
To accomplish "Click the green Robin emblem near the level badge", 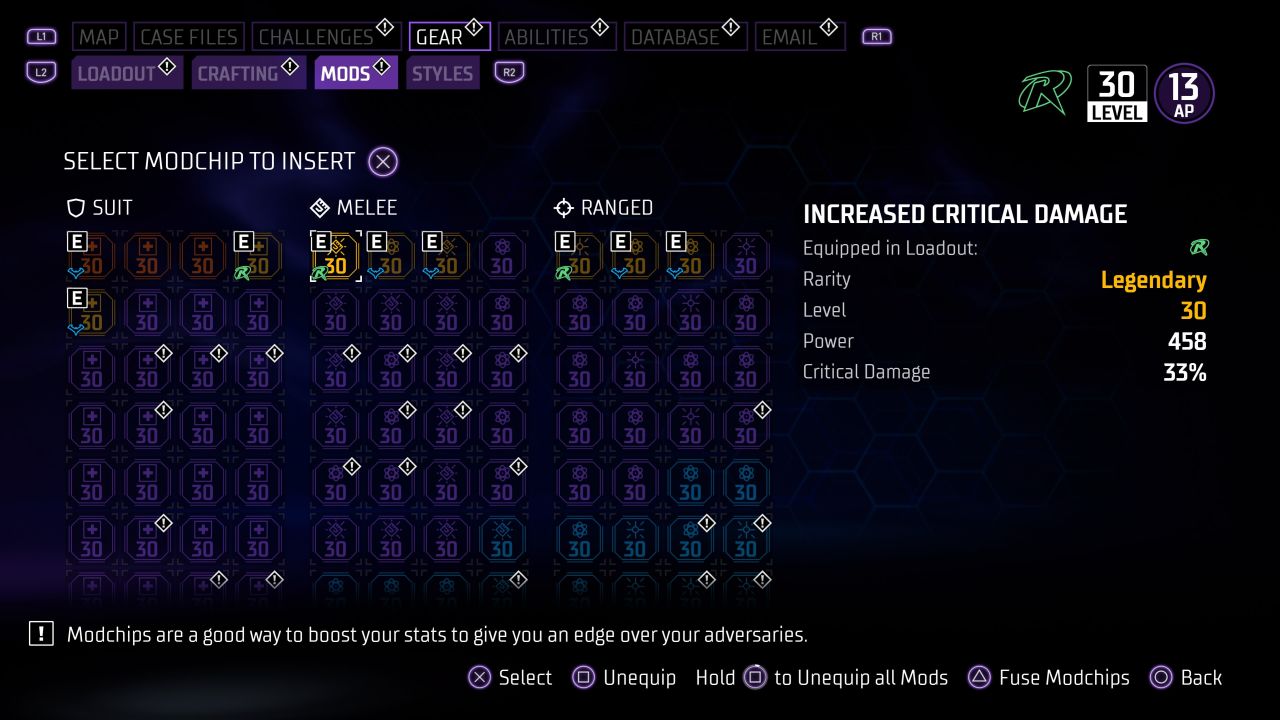I will 1045,91.
